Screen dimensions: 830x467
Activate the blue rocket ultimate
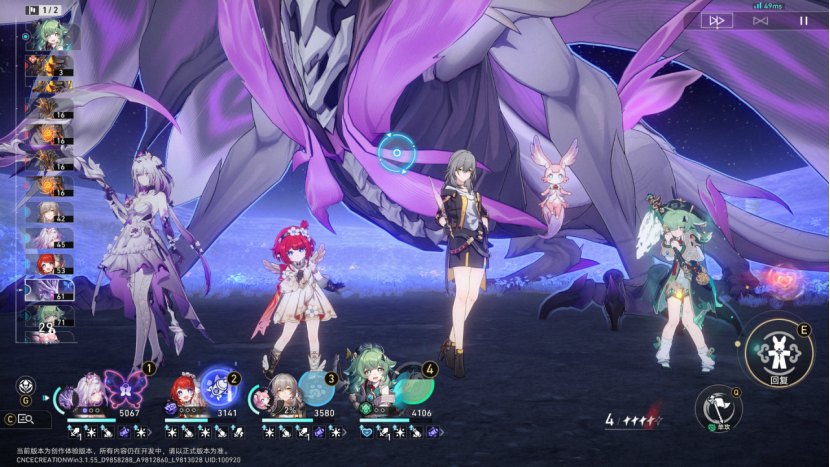click(x=218, y=385)
